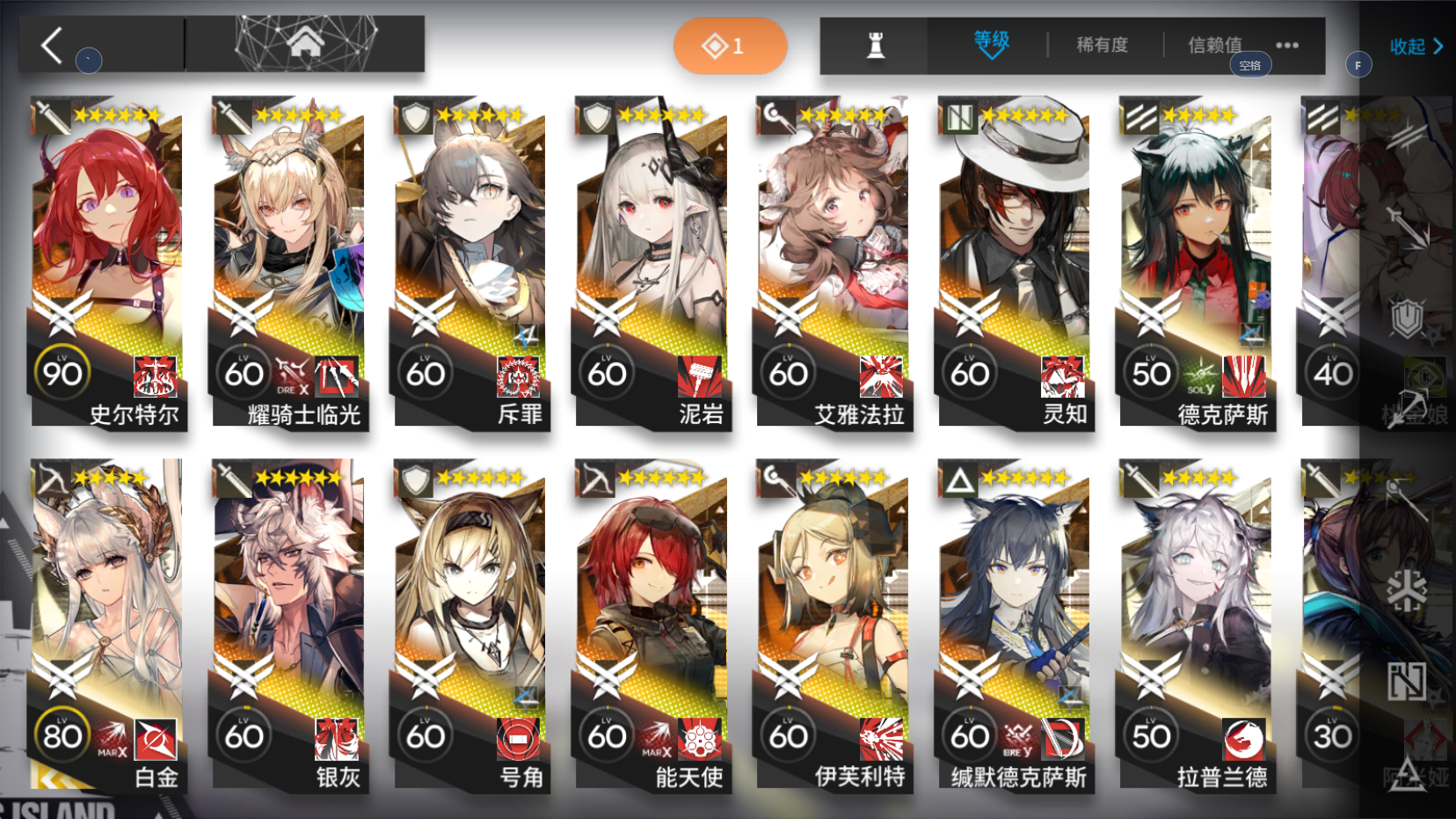The height and width of the screenshot is (819, 1456).
Task: Choose operator card 耀骑士临光
Action: pyautogui.click(x=290, y=264)
